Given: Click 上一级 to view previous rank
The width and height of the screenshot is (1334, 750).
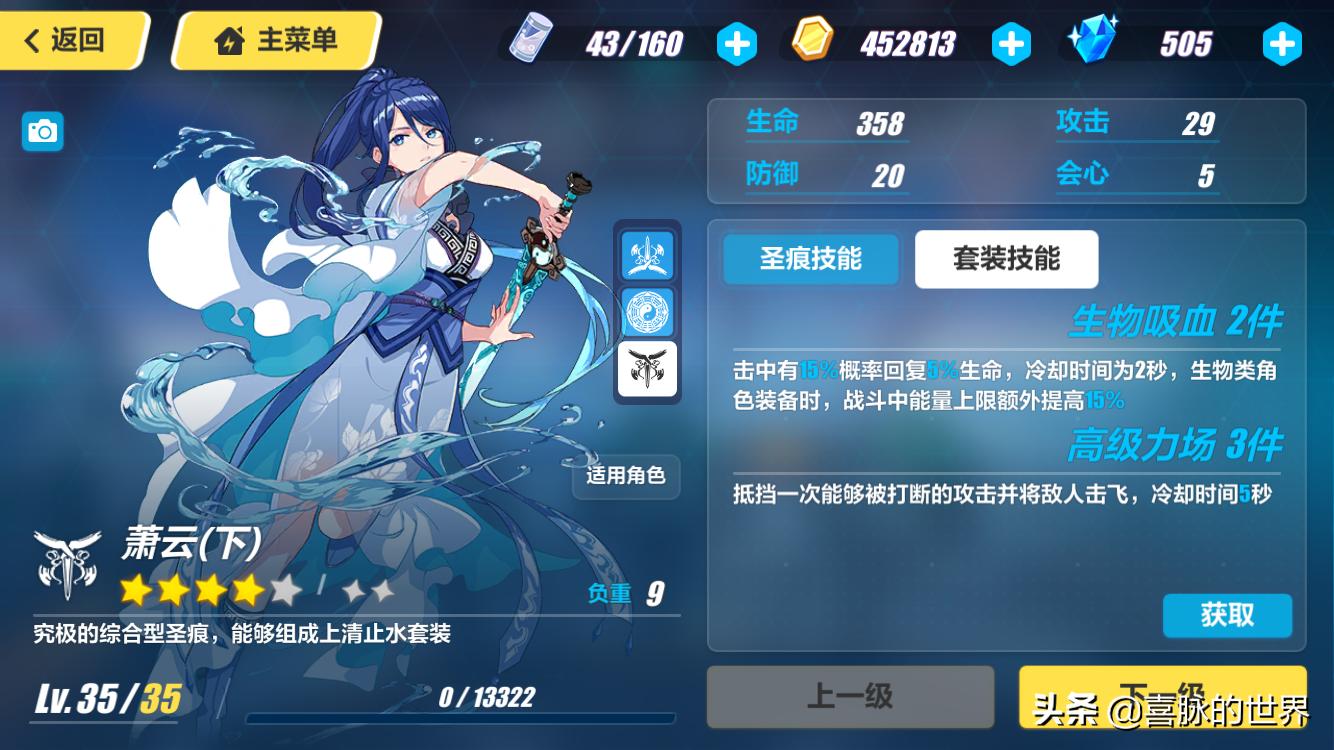Looking at the screenshot, I should click(851, 696).
